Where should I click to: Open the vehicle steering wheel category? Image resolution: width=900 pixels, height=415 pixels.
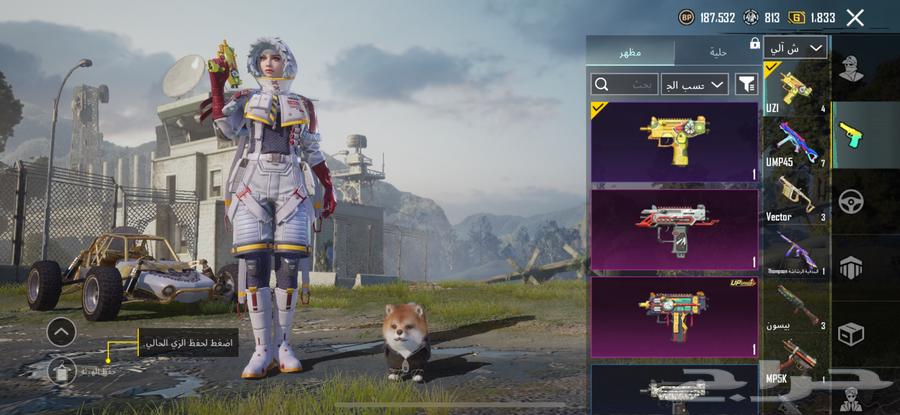coord(851,201)
